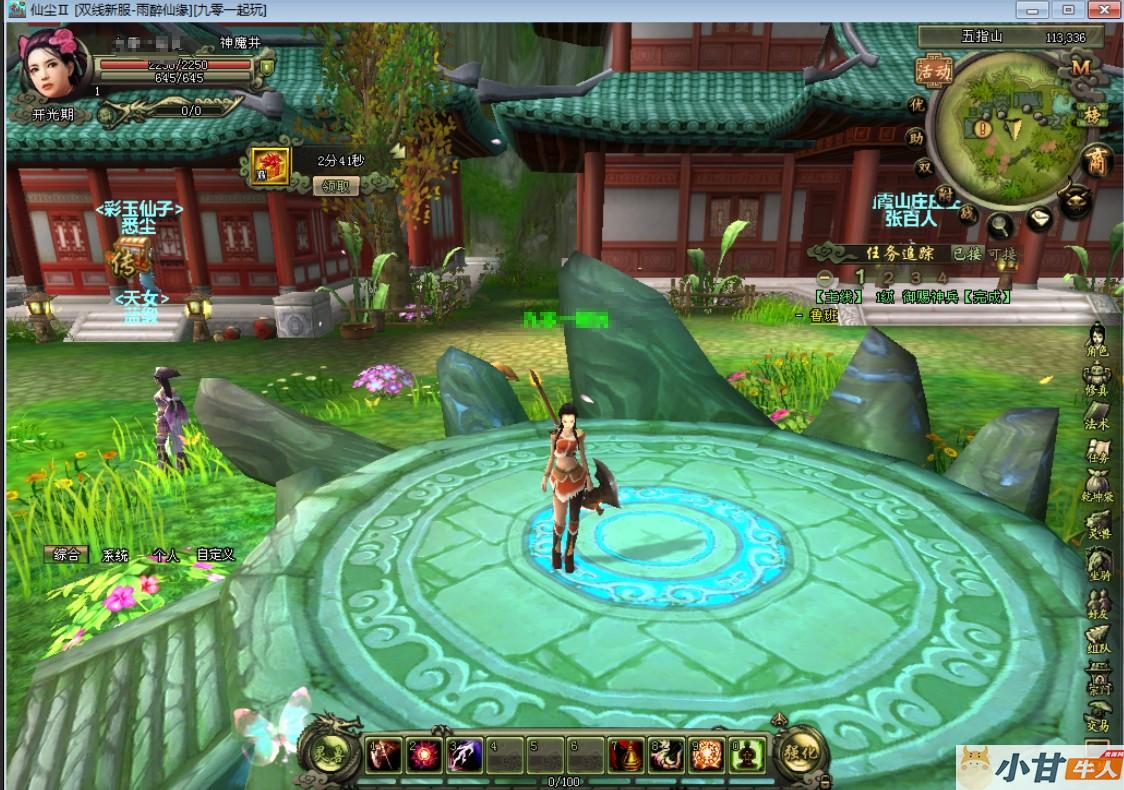Image resolution: width=1124 pixels, height=790 pixels.
Task: Open the 交易 trade menu
Action: [x=1098, y=716]
